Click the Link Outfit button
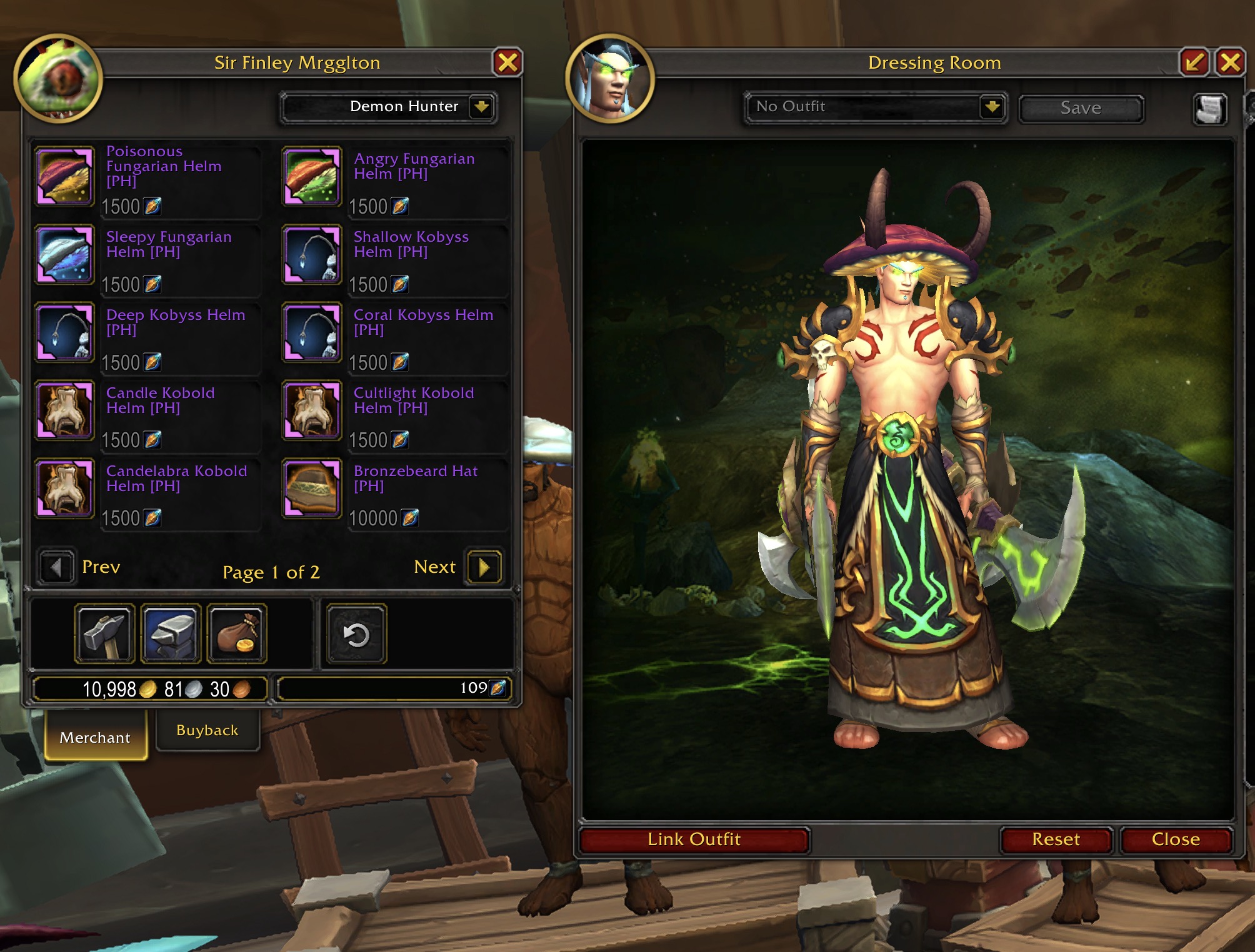The width and height of the screenshot is (1255, 952). 694,839
